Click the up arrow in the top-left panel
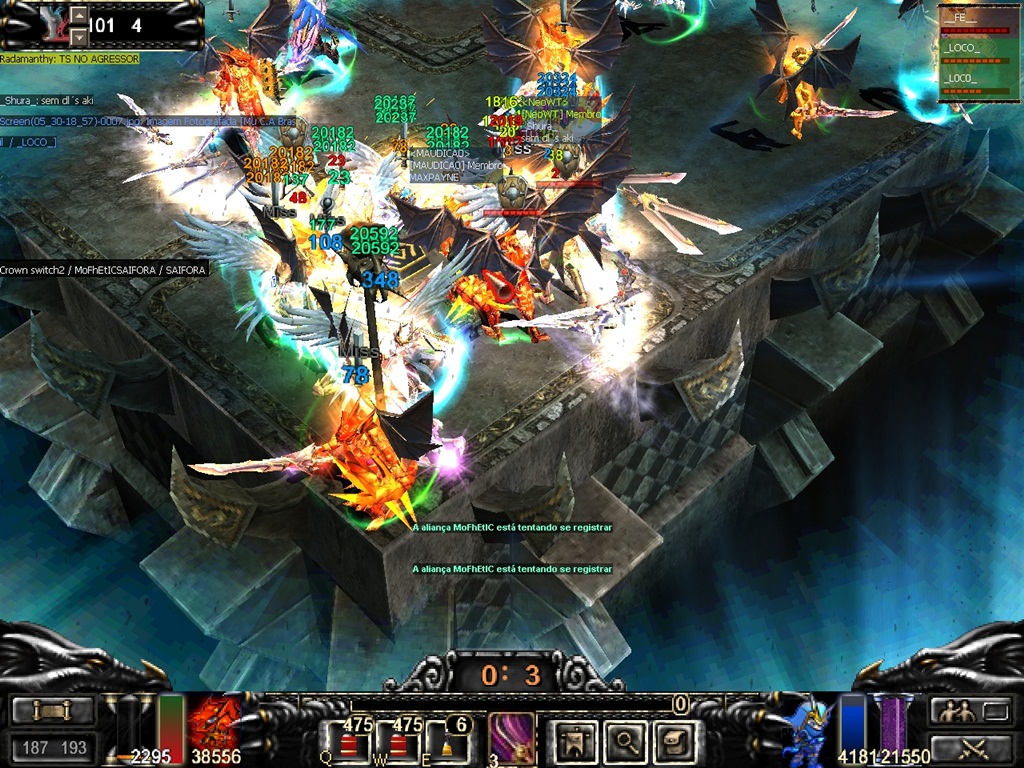The image size is (1024, 768). (79, 16)
